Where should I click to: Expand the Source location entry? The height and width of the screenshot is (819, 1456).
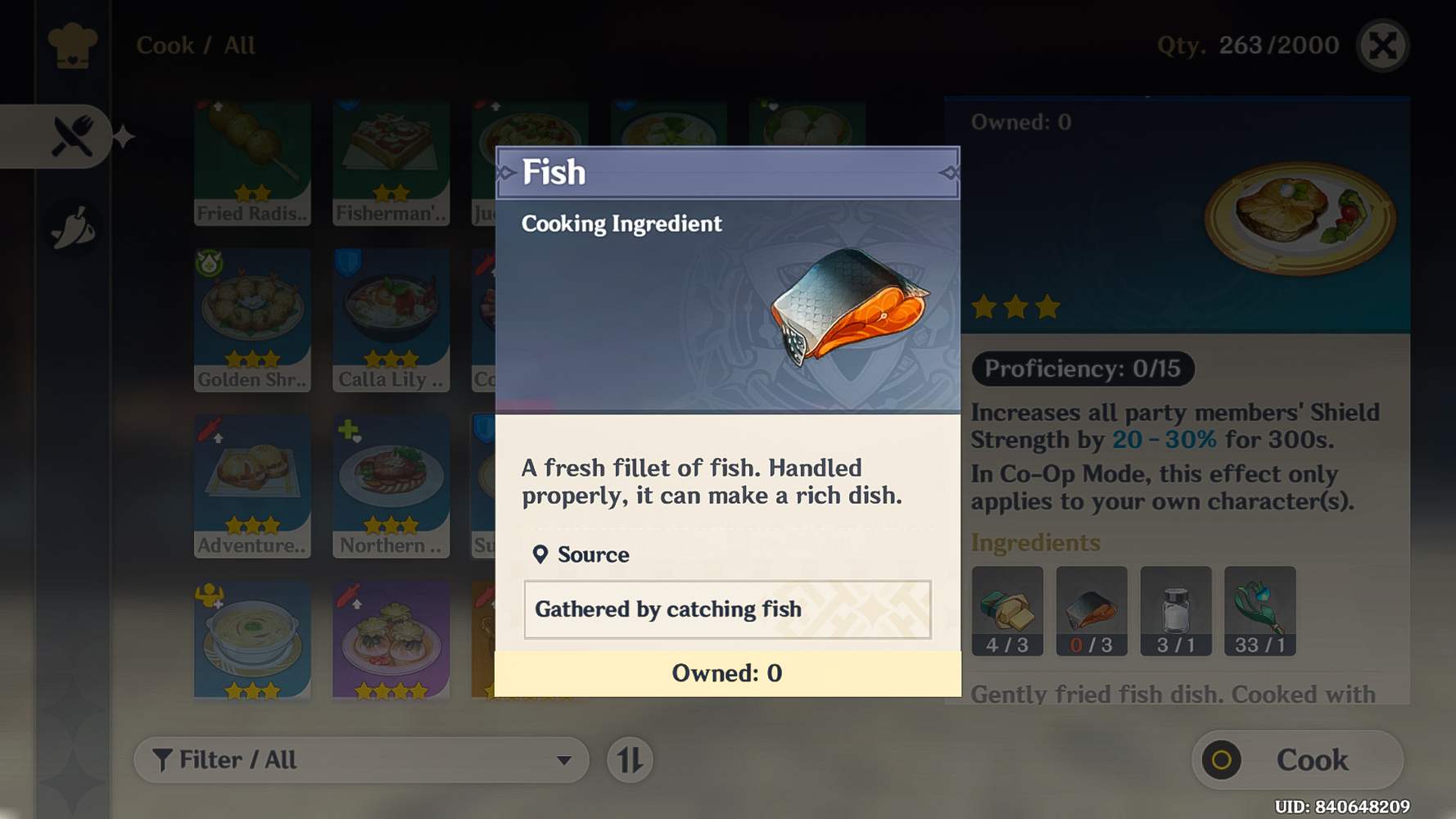(x=591, y=554)
